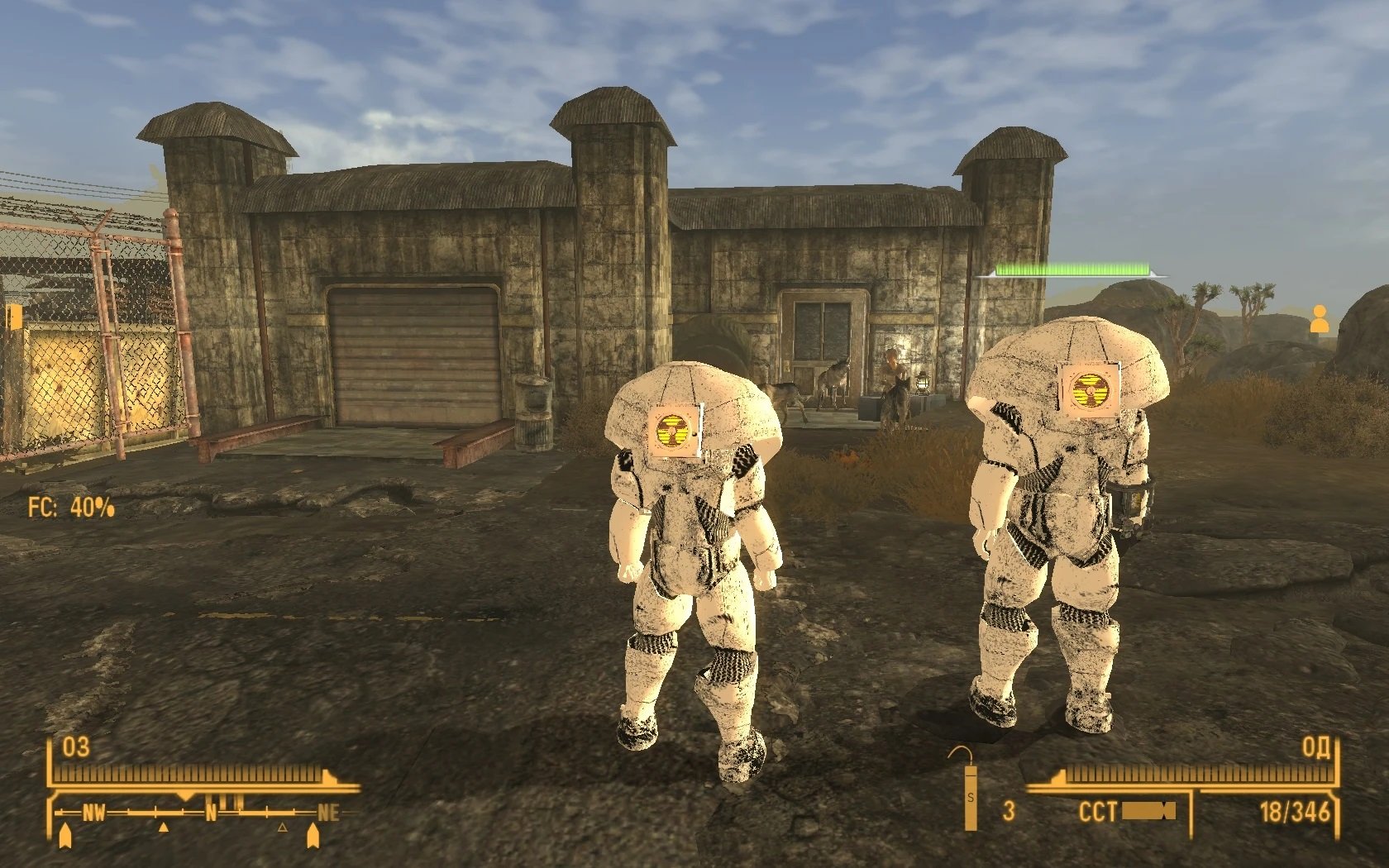
Task: Click the quest arrow marker below NE
Action: pos(313,837)
